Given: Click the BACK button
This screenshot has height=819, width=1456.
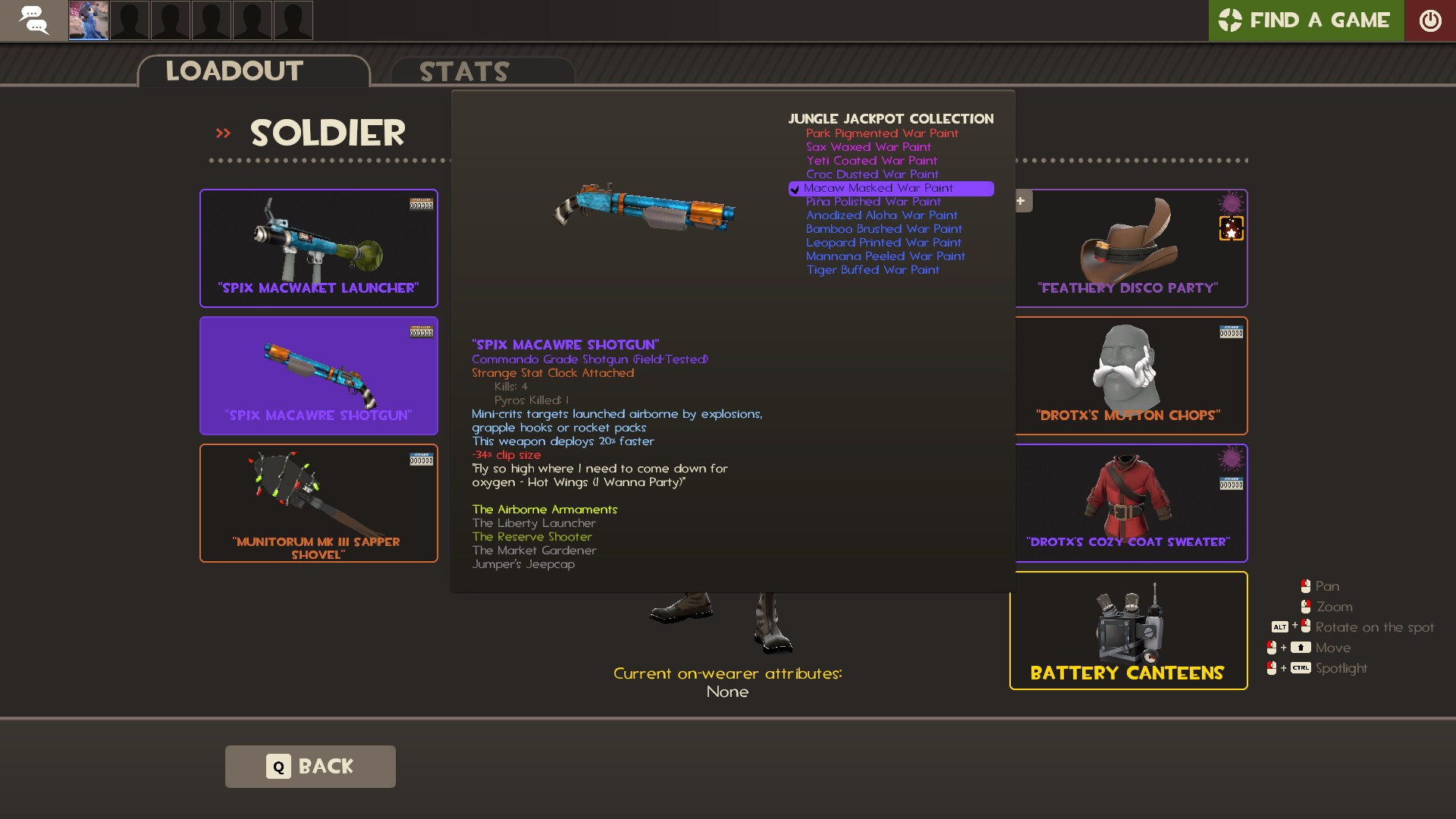Looking at the screenshot, I should (x=309, y=766).
